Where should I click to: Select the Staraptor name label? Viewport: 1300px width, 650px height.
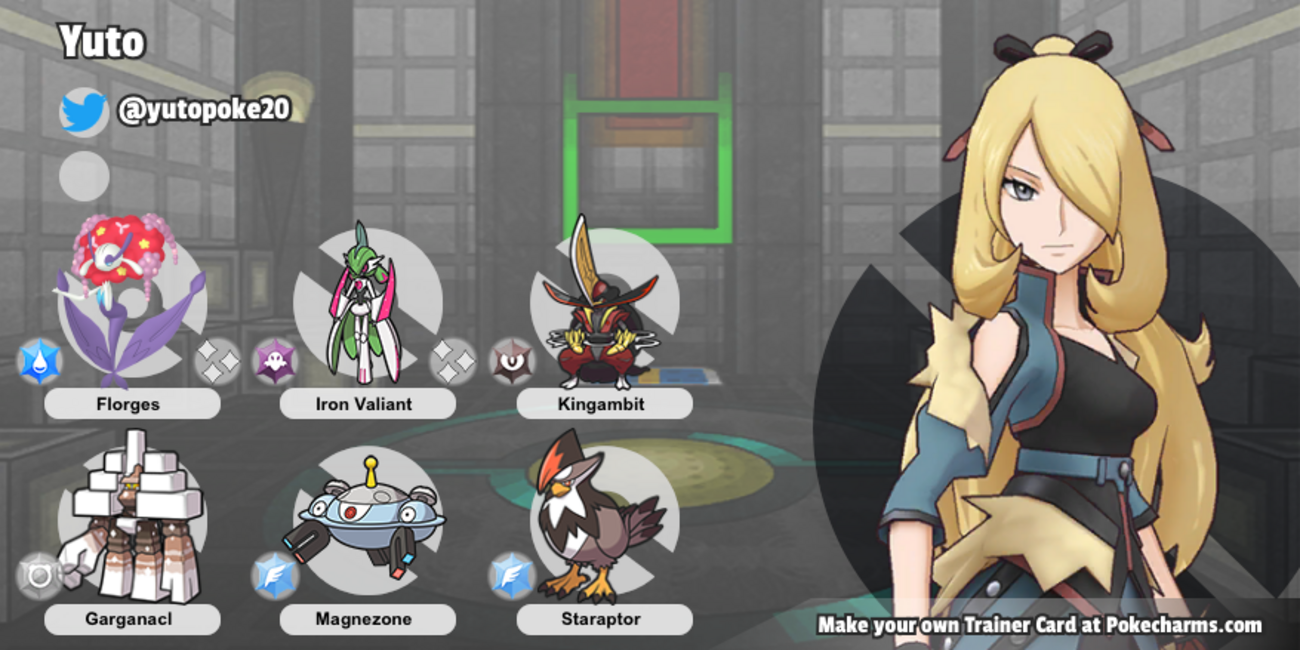click(x=603, y=619)
